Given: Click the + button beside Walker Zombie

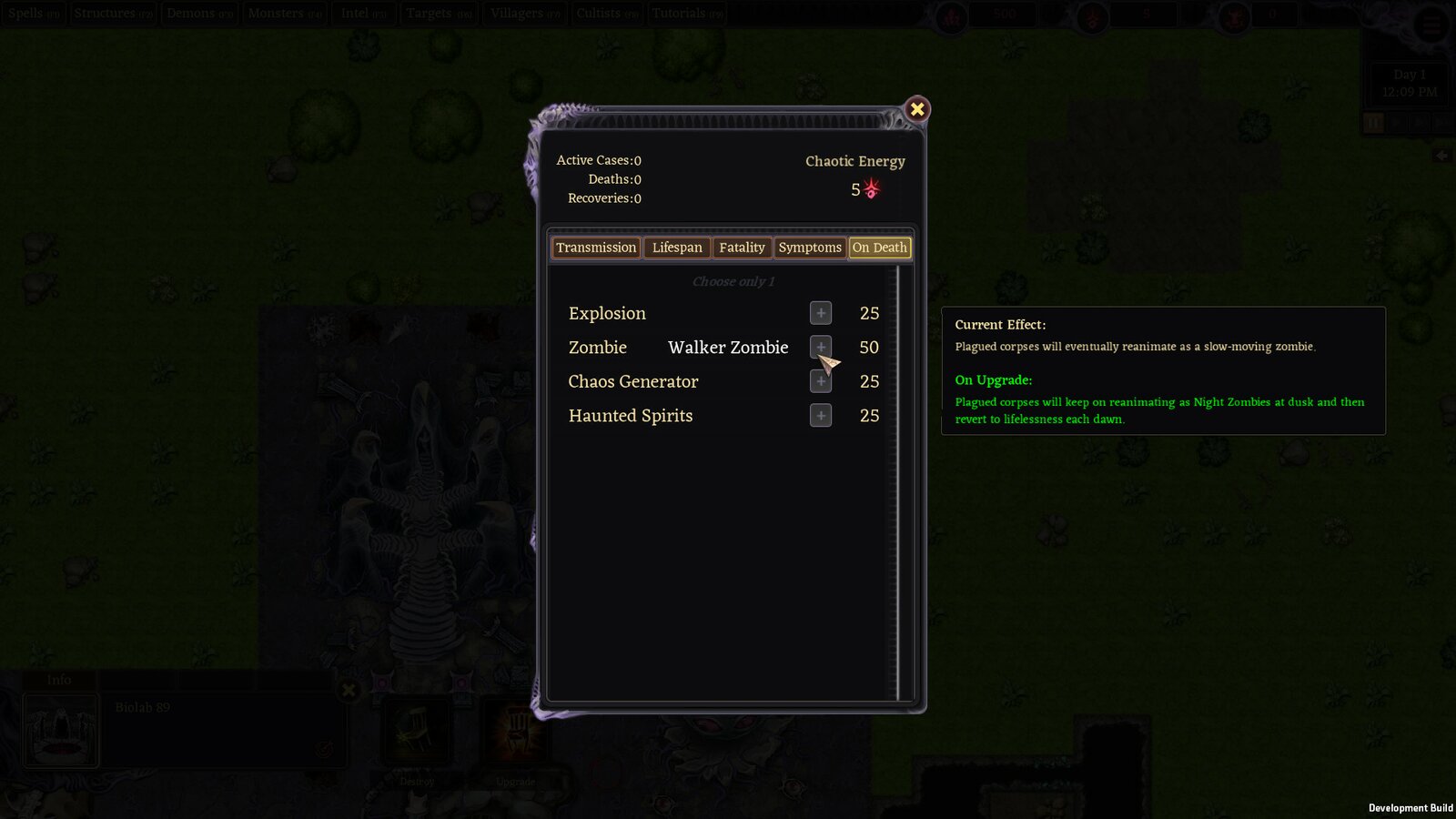Looking at the screenshot, I should coord(820,347).
